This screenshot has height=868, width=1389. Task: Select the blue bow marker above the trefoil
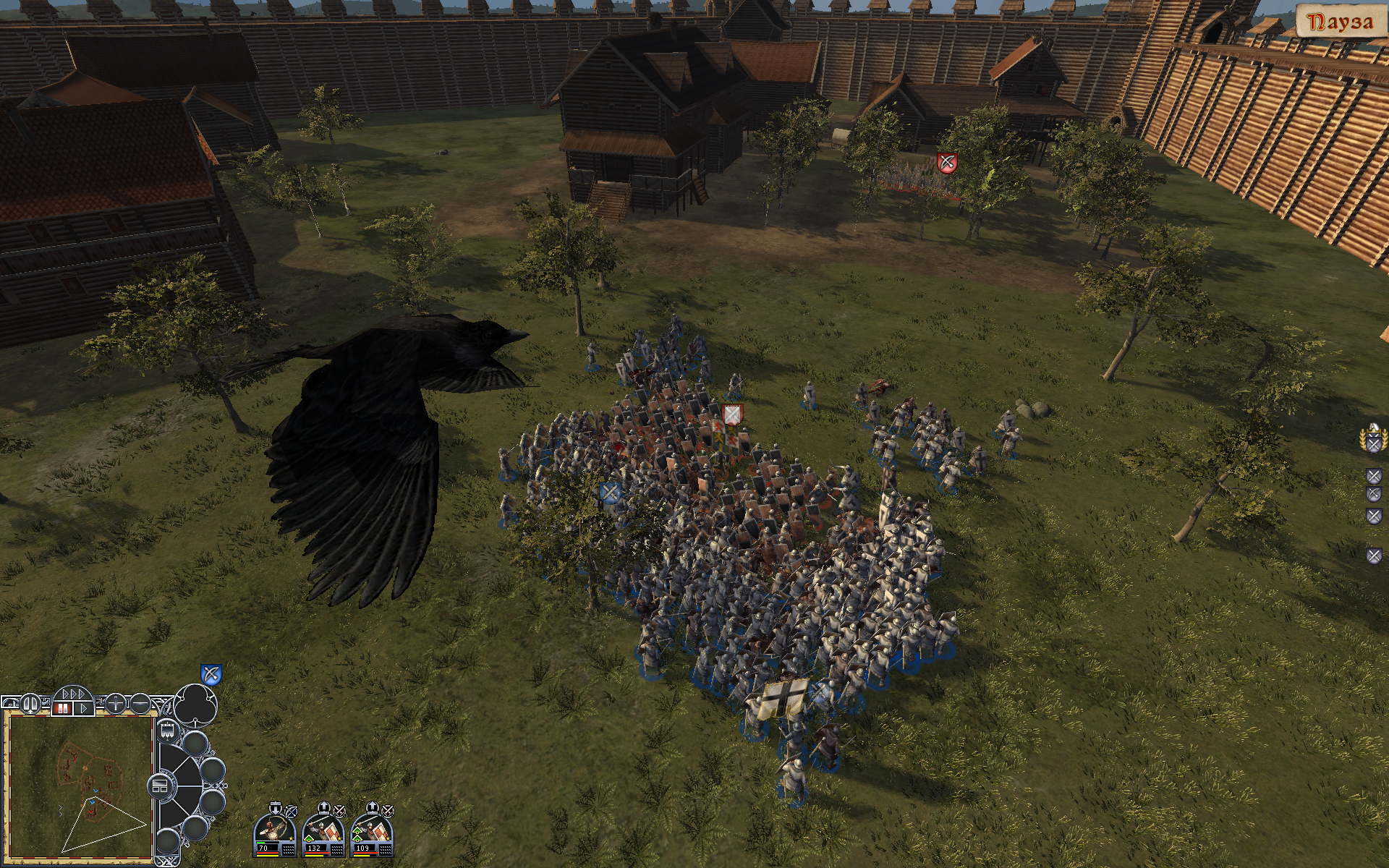point(211,675)
